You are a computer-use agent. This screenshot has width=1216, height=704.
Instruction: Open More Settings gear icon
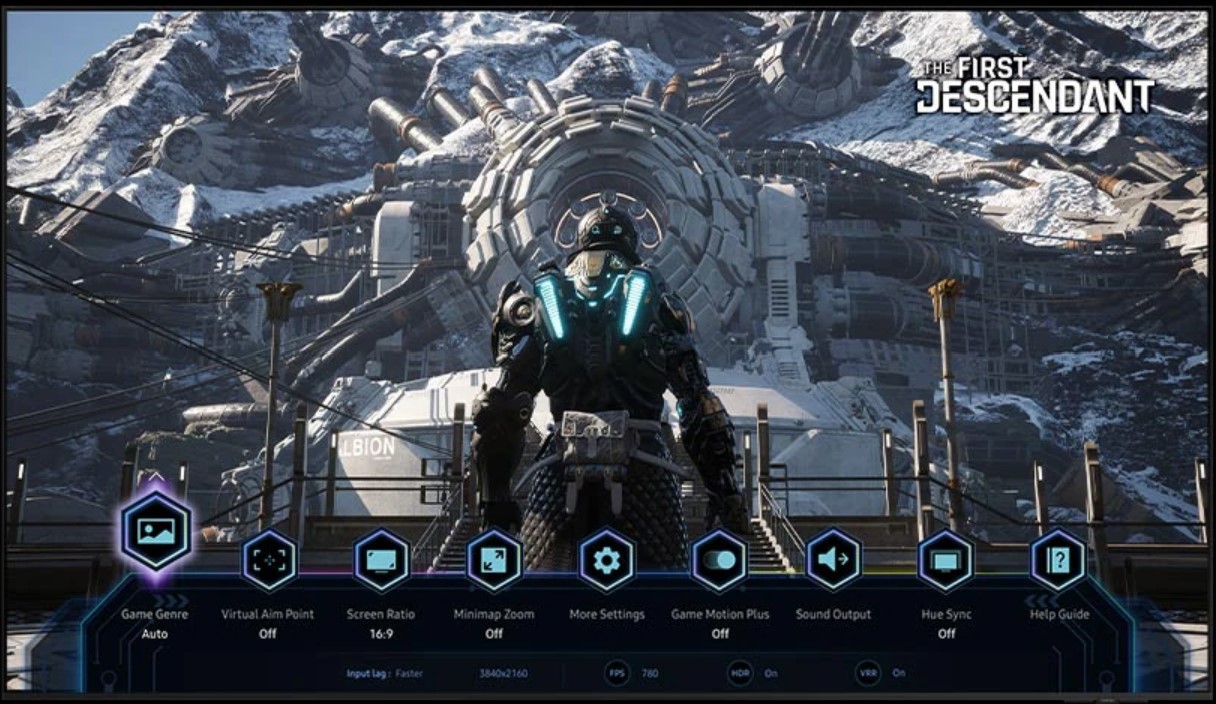(x=607, y=560)
